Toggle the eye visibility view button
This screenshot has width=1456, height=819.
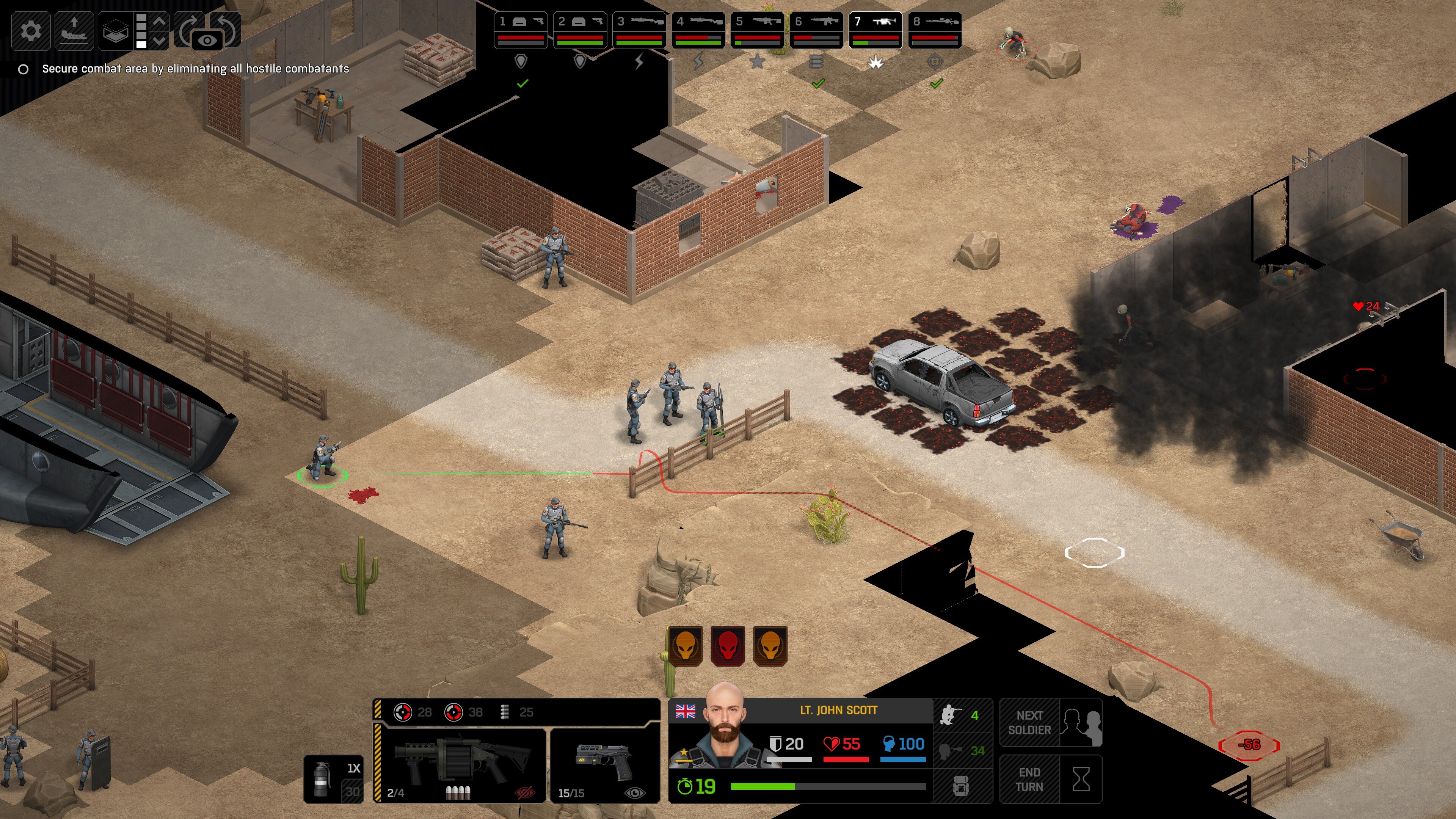(207, 41)
